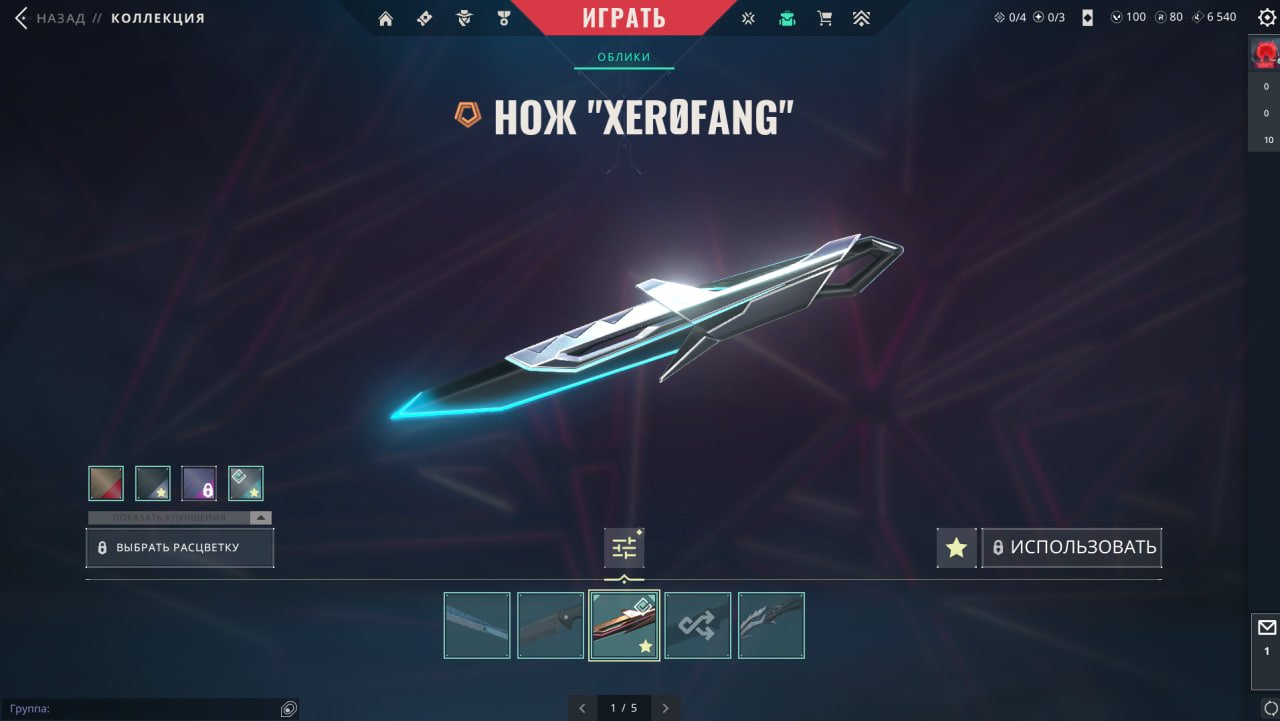The width and height of the screenshot is (1280, 721).
Task: Open the sliders filter icon button
Action: 624,548
